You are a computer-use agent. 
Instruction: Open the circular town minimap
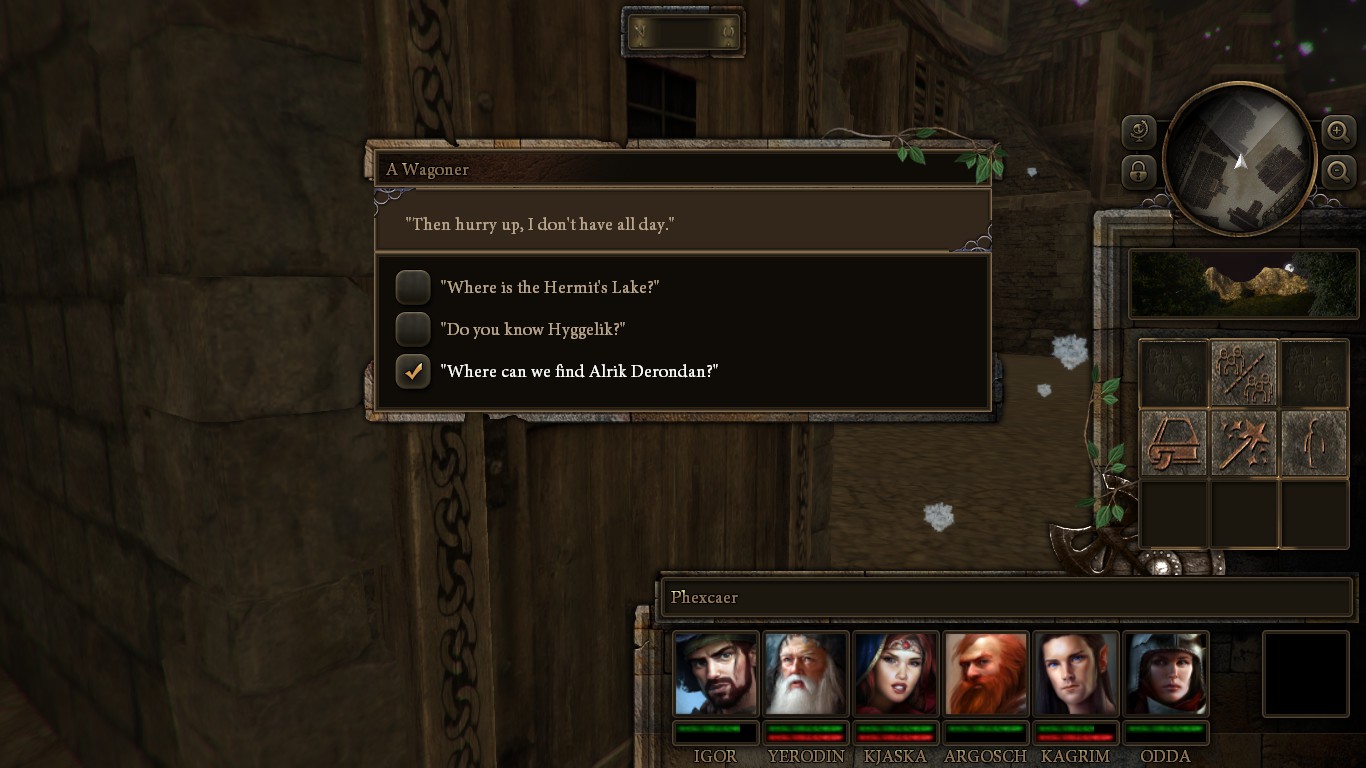click(x=1239, y=160)
